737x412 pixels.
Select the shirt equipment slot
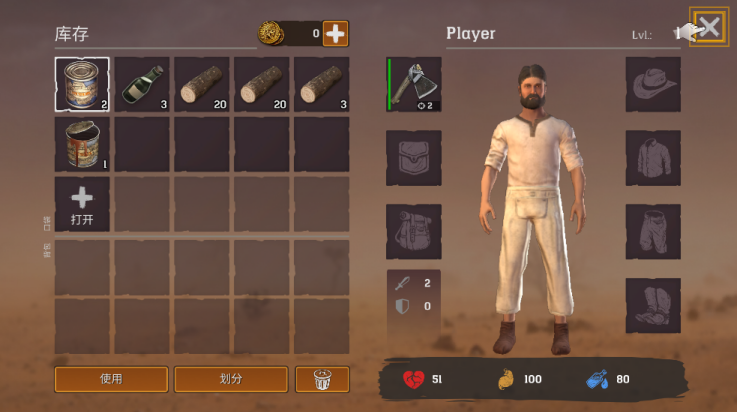point(653,158)
